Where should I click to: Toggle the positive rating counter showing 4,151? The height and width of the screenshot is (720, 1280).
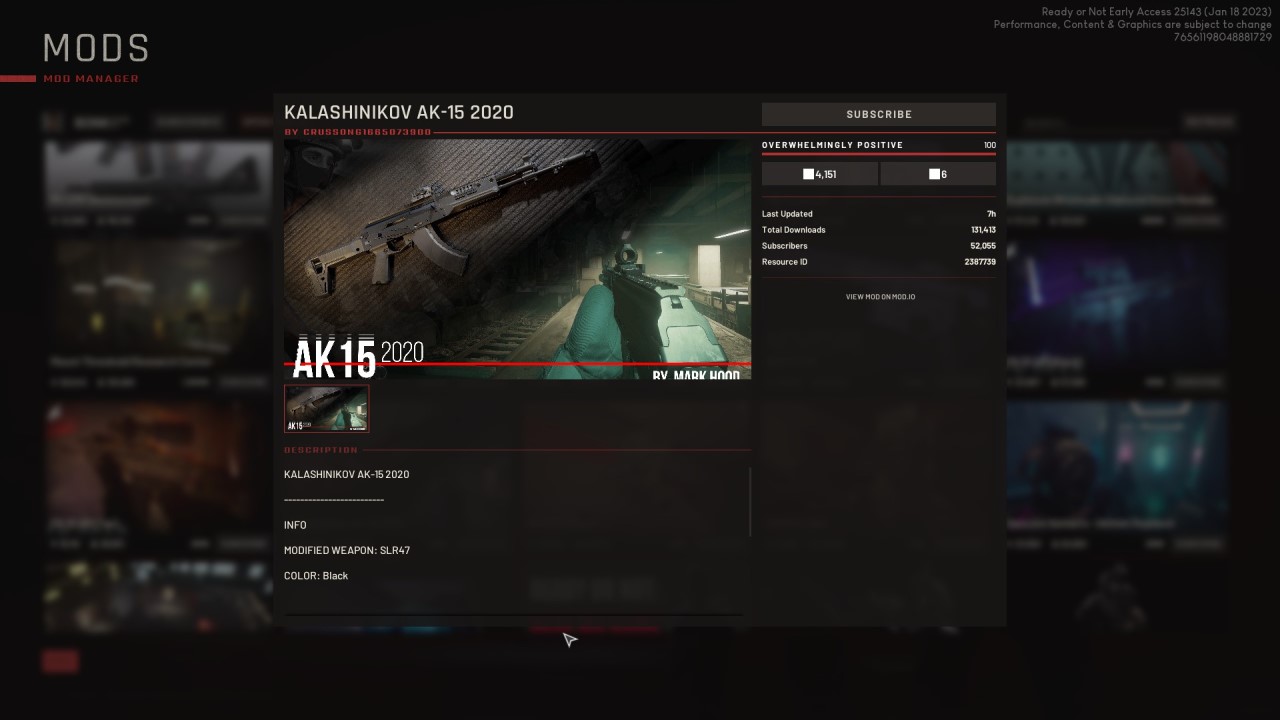[820, 173]
